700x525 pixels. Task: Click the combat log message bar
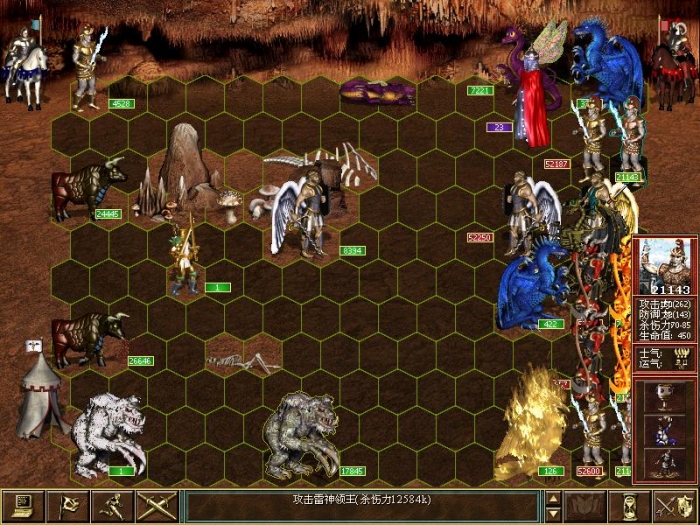click(362, 507)
